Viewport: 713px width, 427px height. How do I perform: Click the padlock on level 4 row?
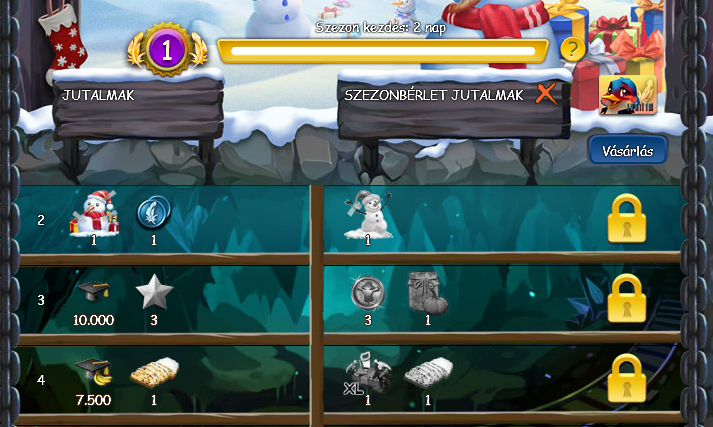(627, 379)
